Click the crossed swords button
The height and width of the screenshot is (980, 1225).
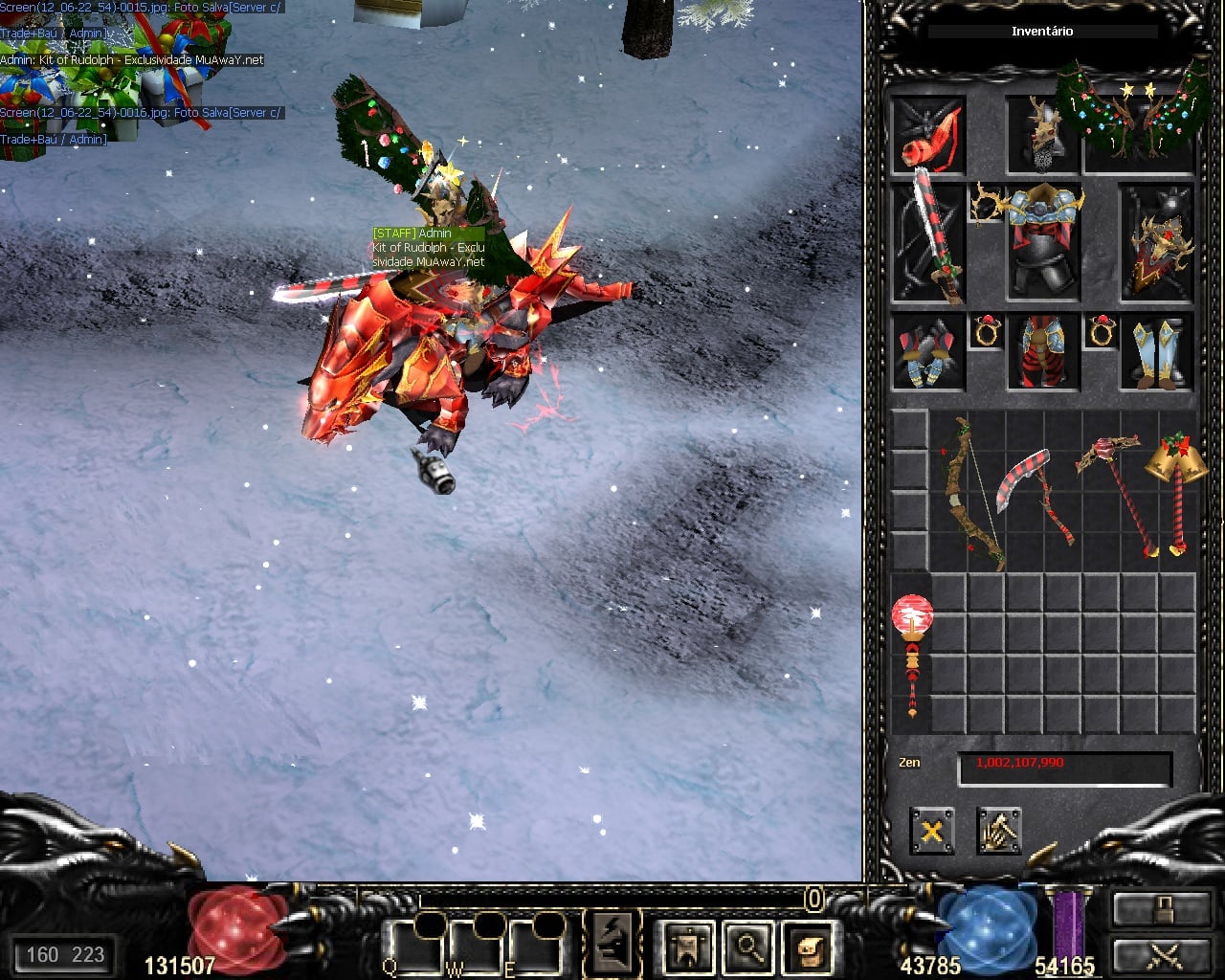[x=1160, y=955]
